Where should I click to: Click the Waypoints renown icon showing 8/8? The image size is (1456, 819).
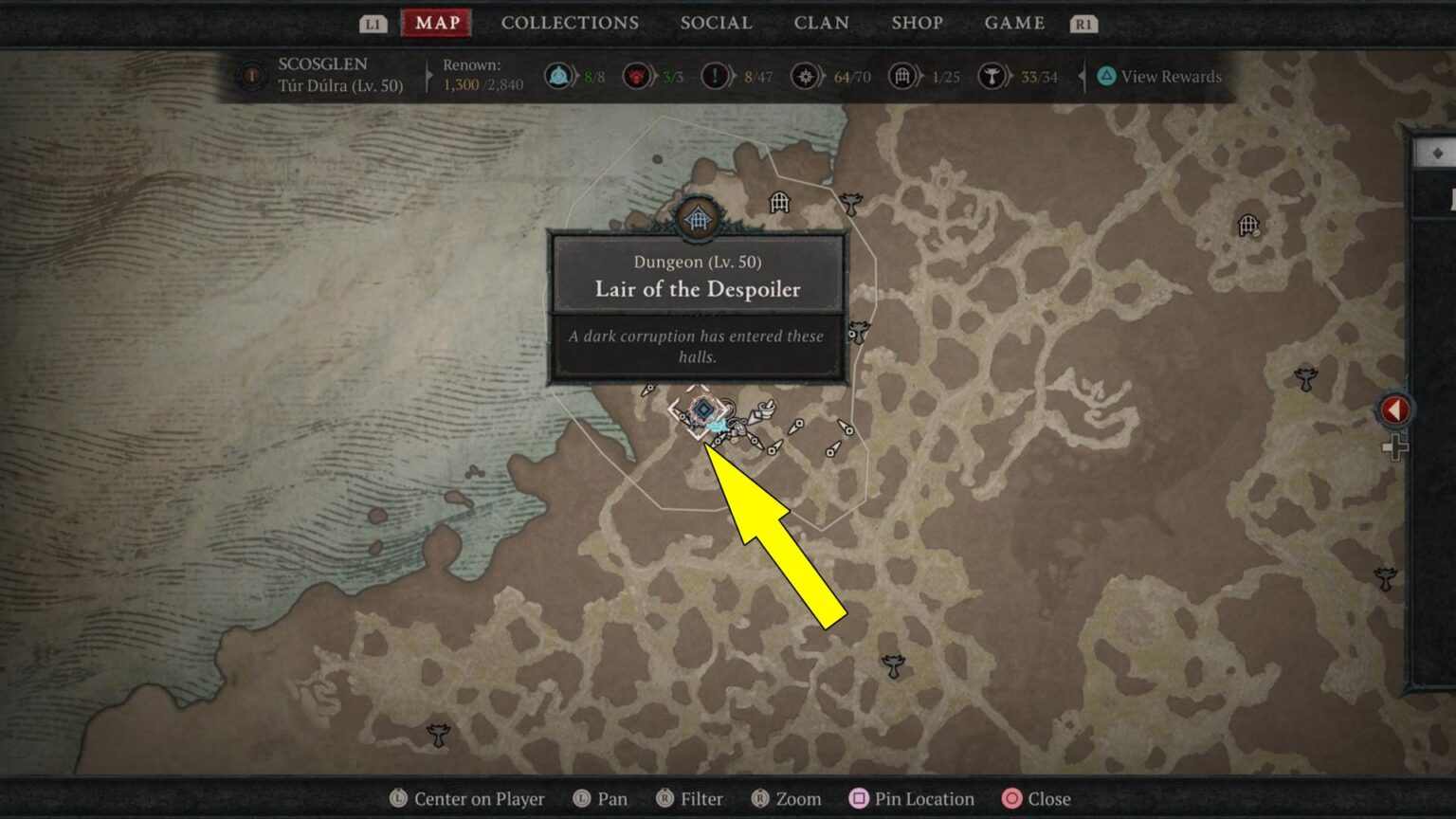[x=559, y=76]
